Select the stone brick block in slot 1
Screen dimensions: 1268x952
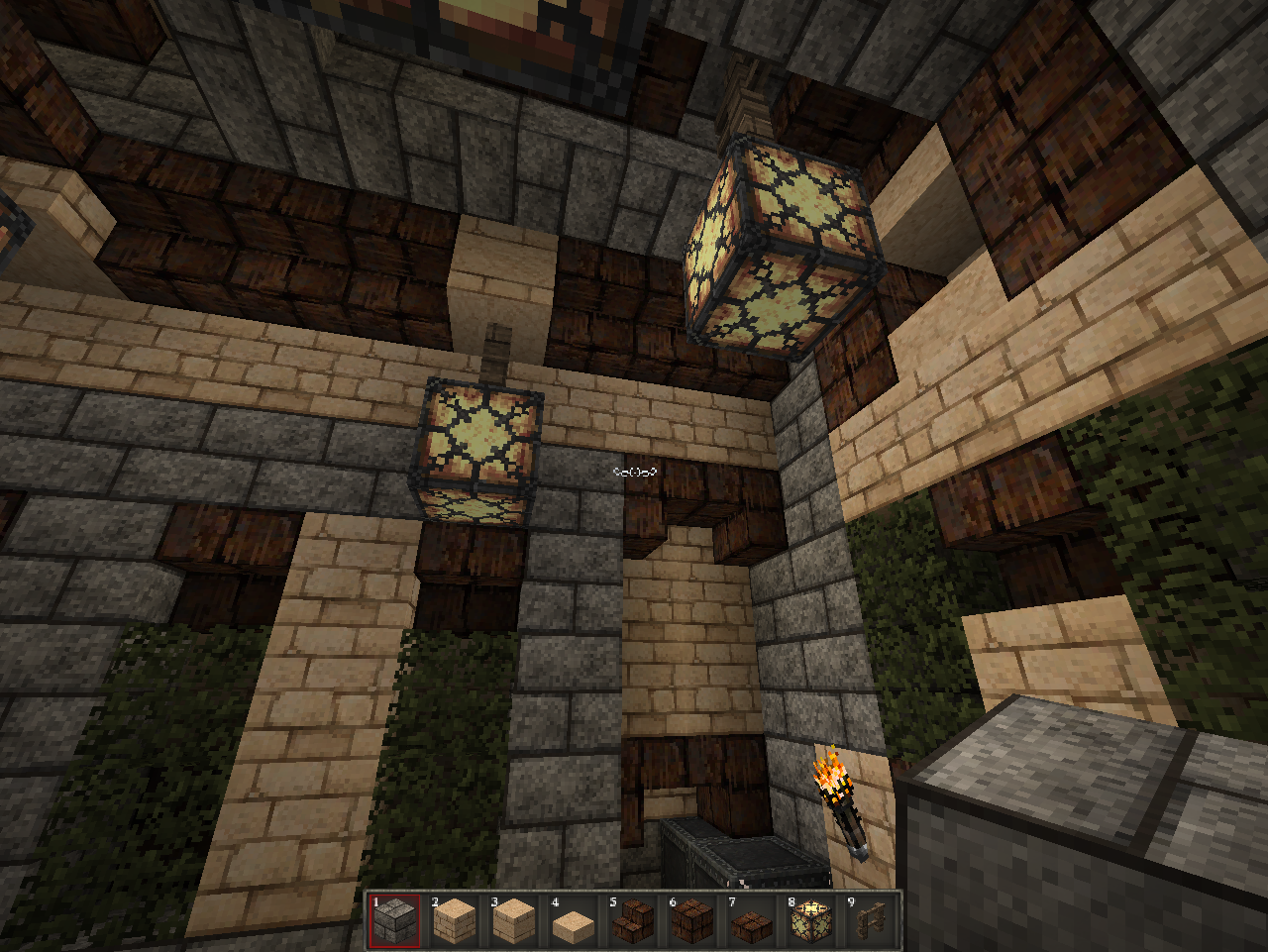coord(394,920)
